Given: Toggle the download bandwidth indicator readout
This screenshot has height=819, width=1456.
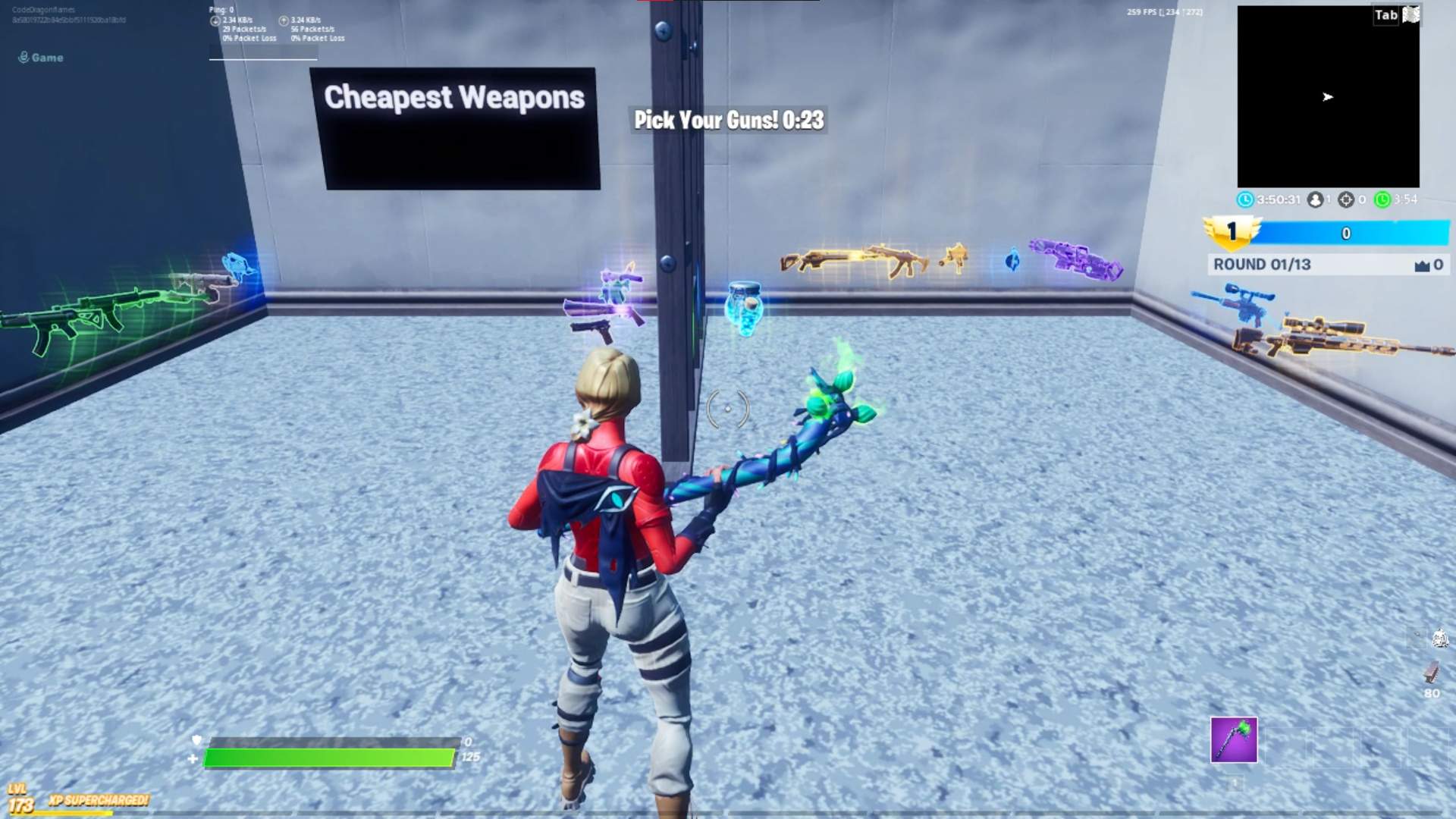Looking at the screenshot, I should click(x=215, y=20).
